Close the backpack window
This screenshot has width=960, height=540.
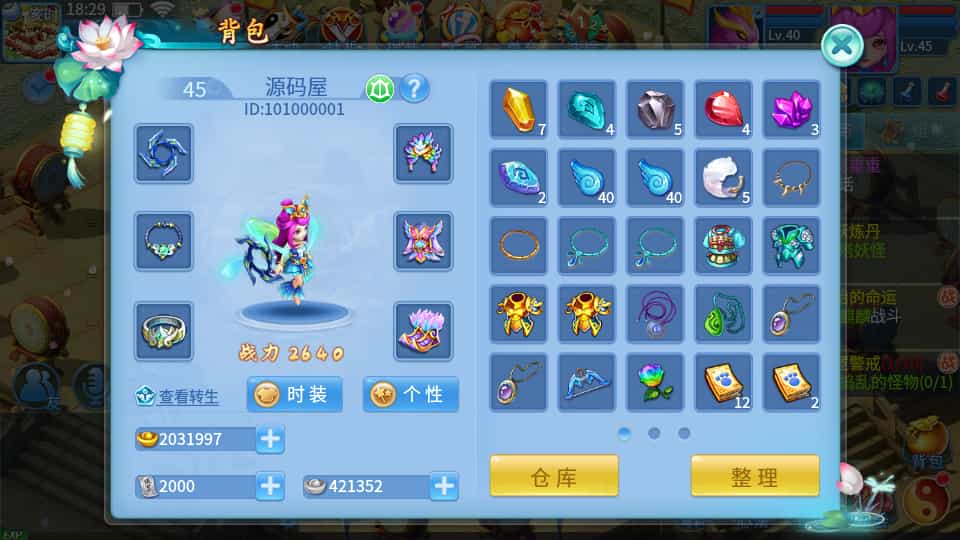point(842,44)
